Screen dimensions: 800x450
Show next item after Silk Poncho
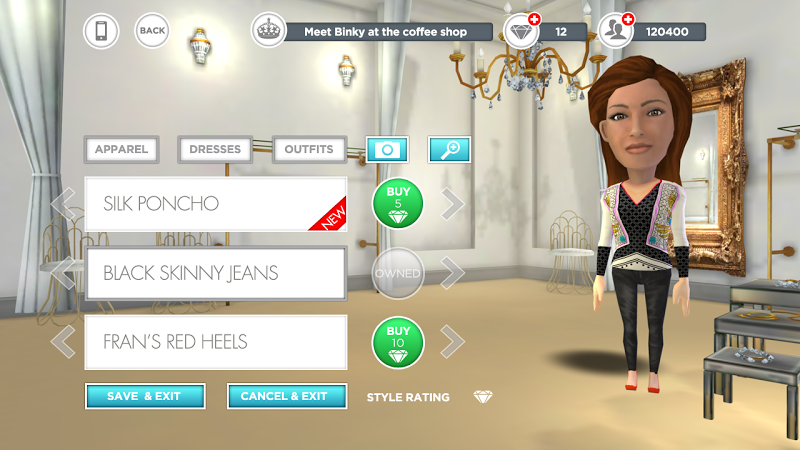click(x=453, y=204)
